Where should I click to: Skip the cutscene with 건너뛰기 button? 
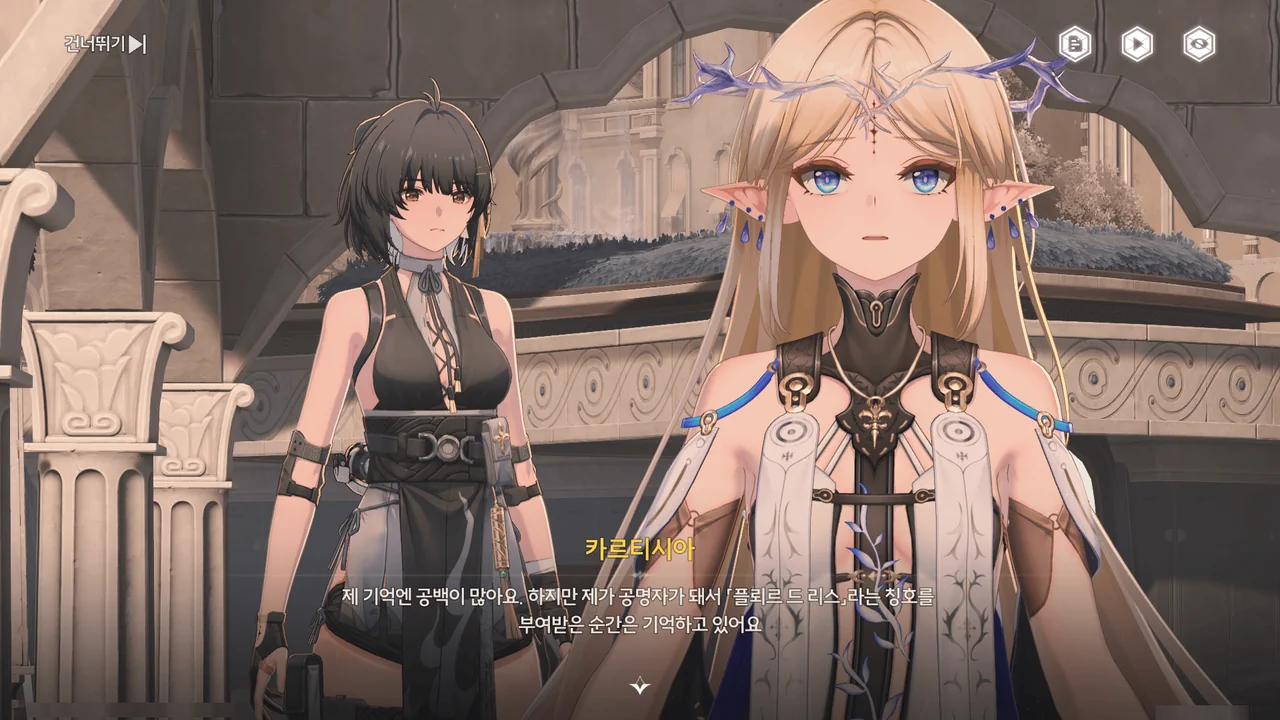[105, 44]
